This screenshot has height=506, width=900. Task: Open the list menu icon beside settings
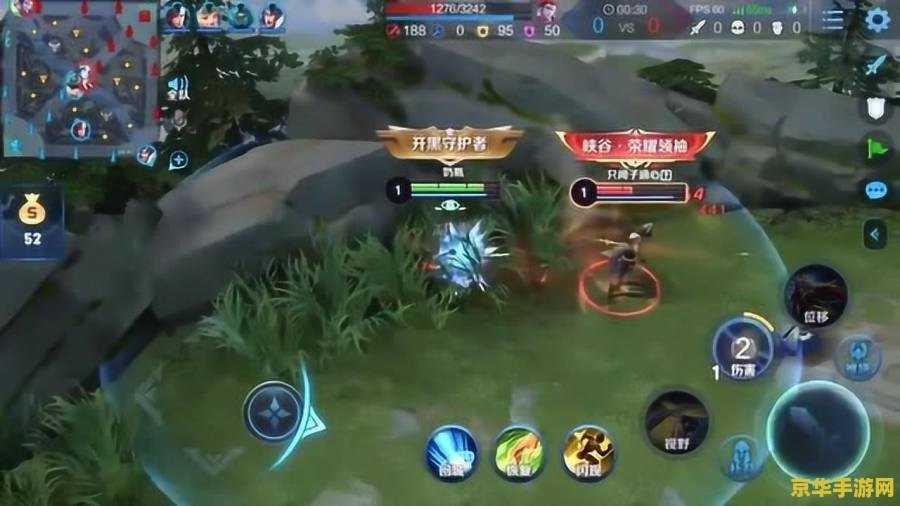click(x=832, y=20)
